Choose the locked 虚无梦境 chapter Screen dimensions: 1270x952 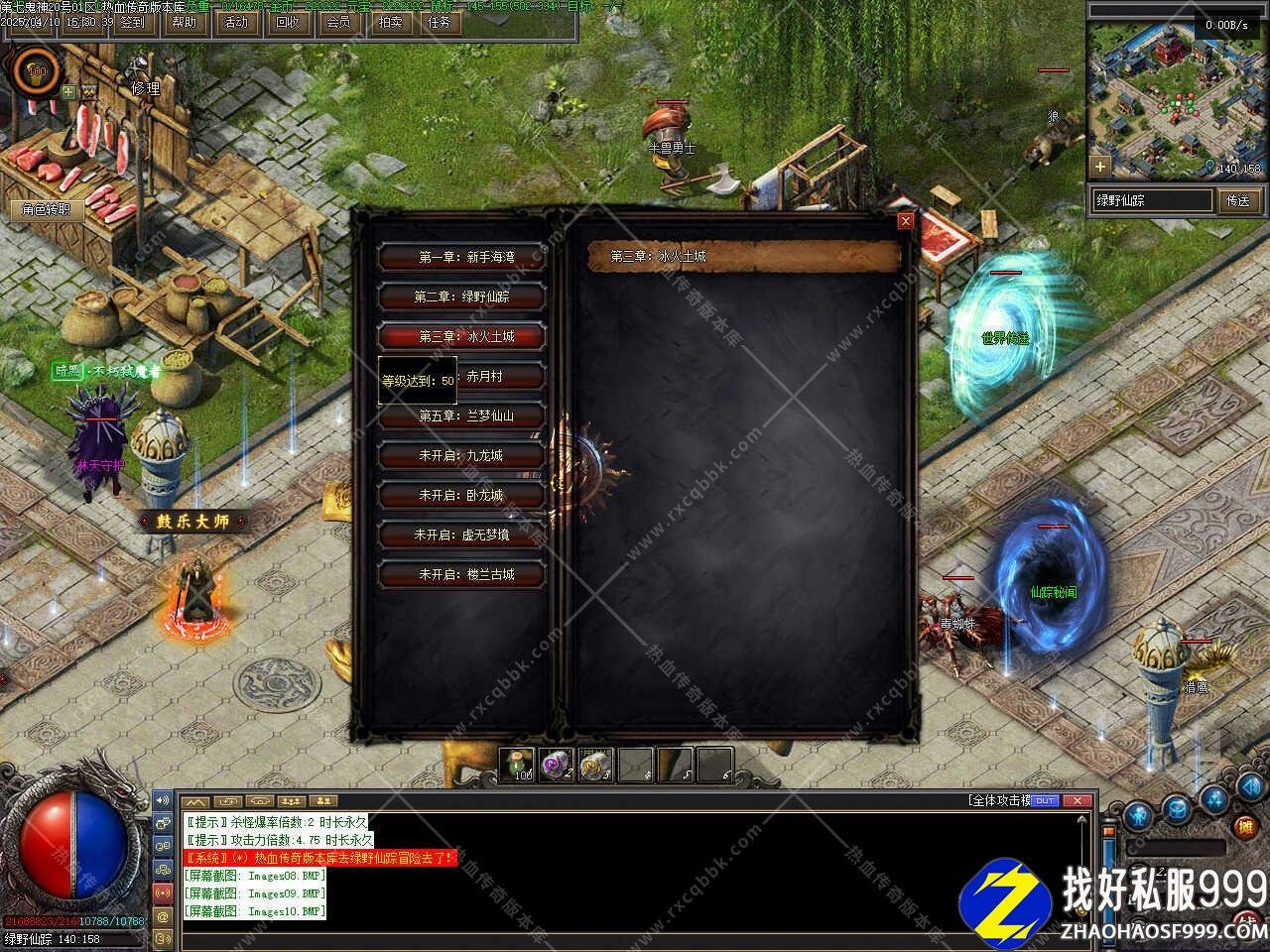461,535
